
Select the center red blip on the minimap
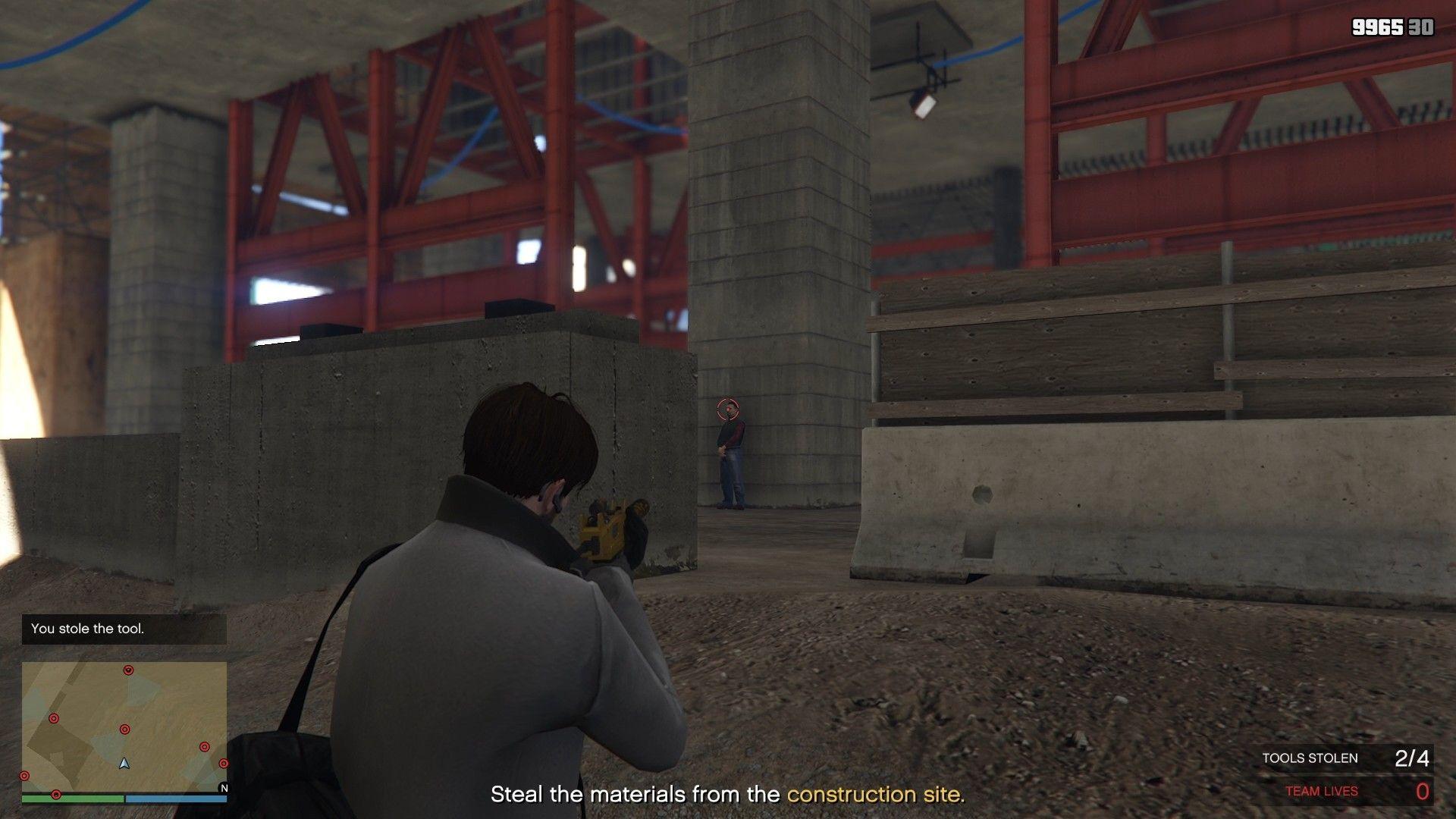tap(125, 729)
